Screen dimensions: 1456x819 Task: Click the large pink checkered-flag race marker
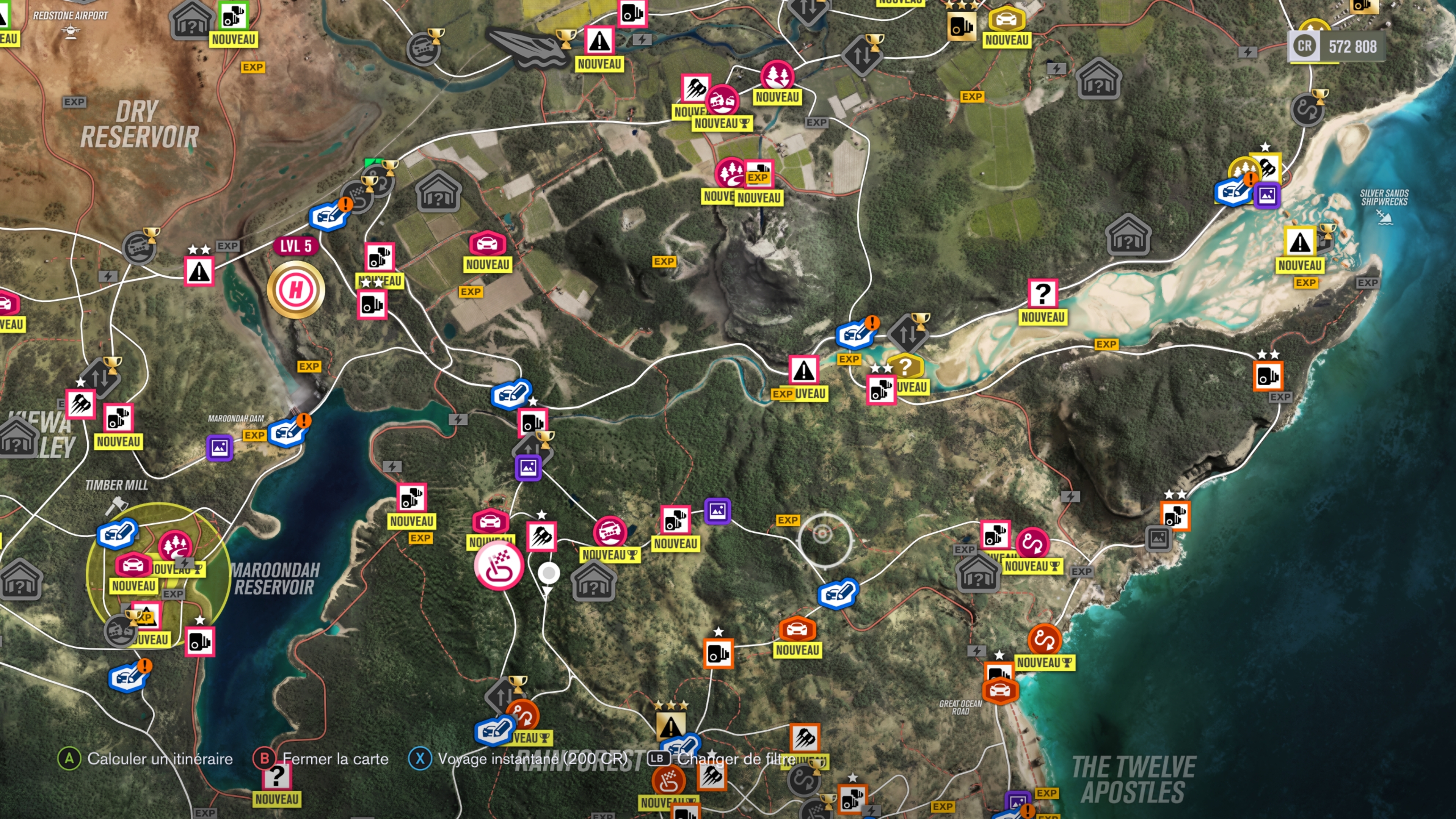[499, 565]
